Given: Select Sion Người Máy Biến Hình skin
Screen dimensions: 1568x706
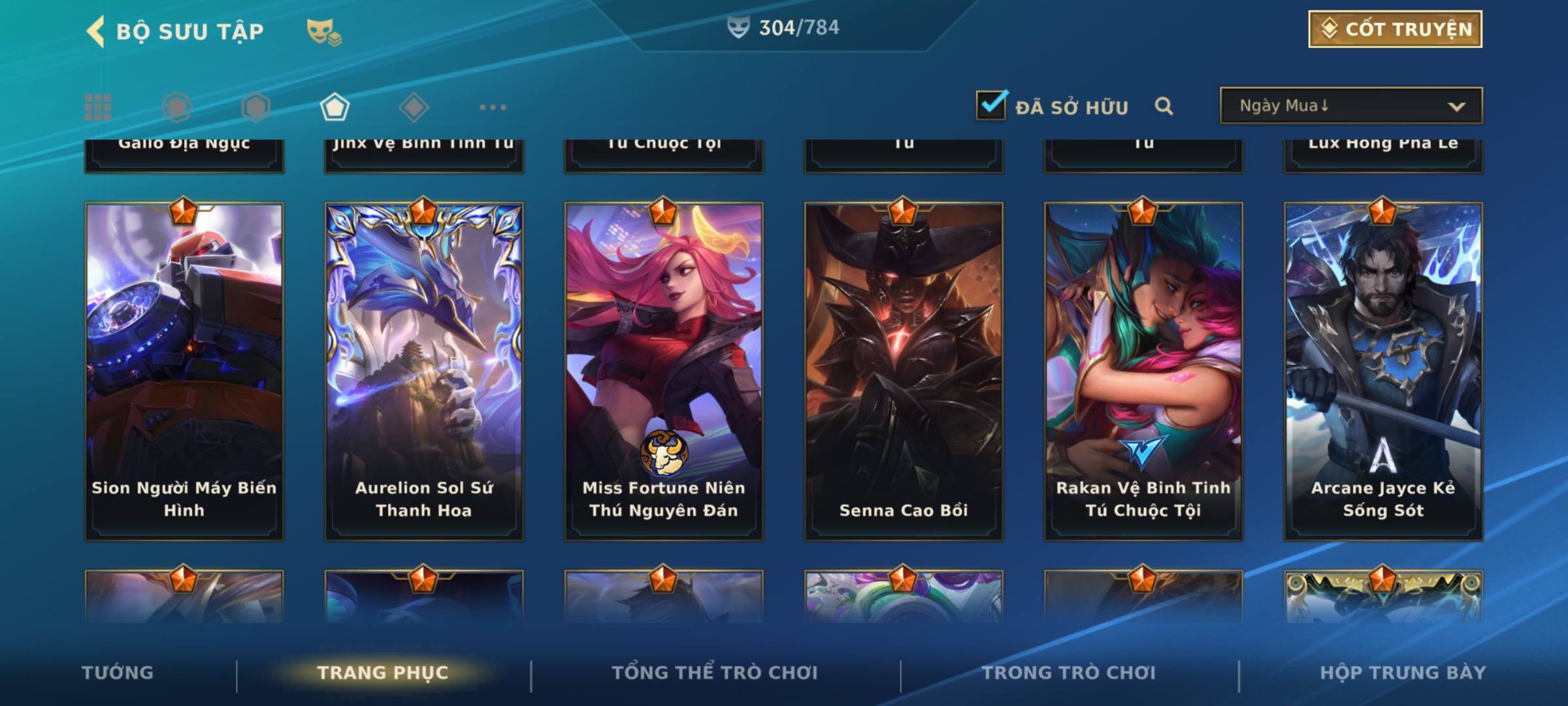Looking at the screenshot, I should tap(184, 371).
